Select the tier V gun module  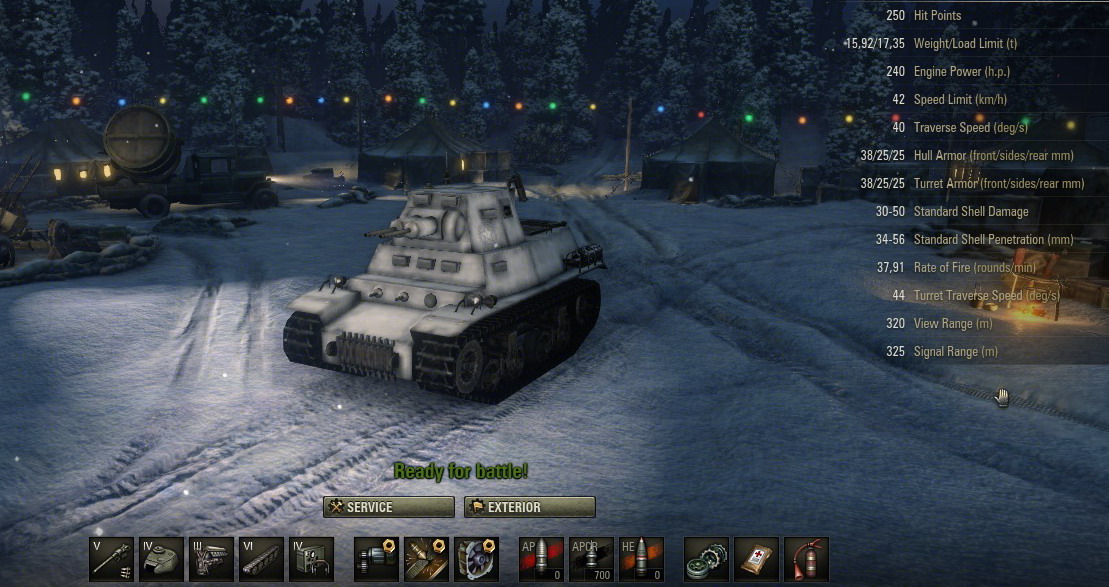pyautogui.click(x=112, y=559)
